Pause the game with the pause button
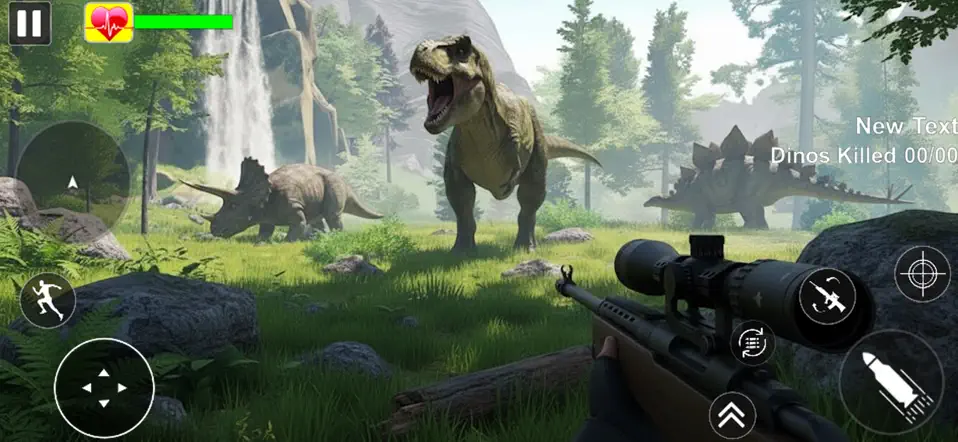958x442 pixels. pyautogui.click(x=30, y=22)
